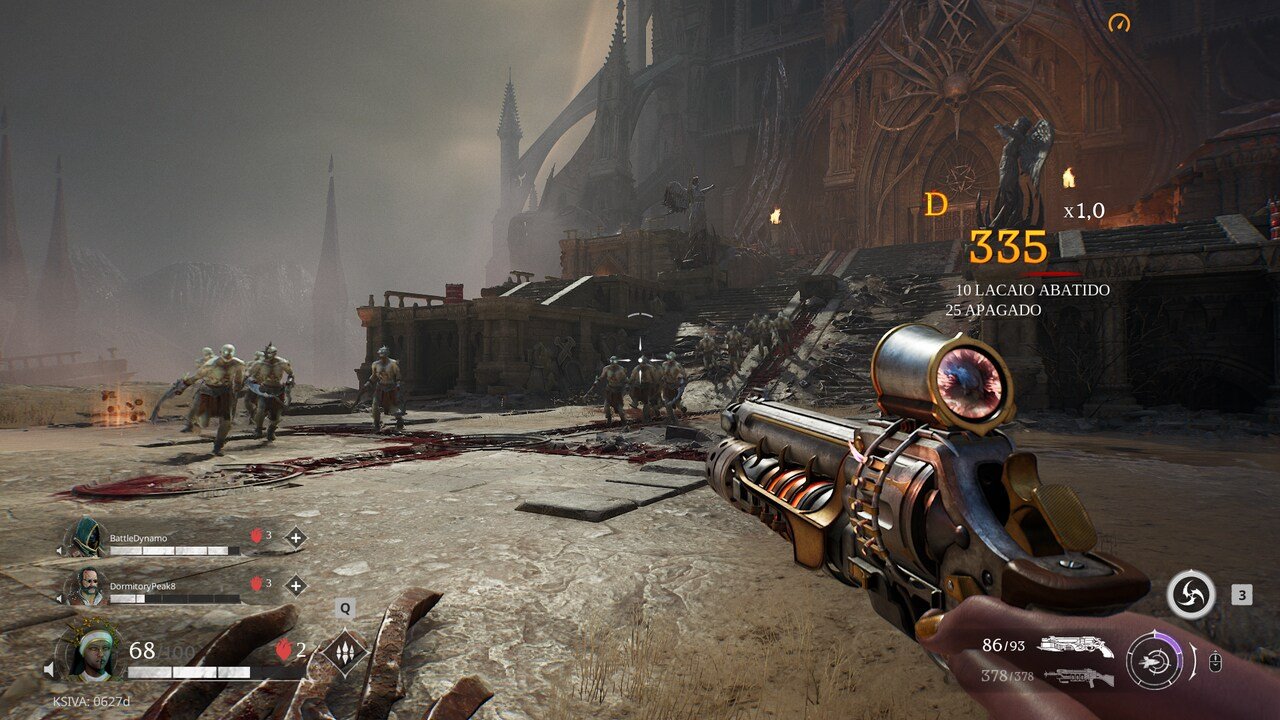Mute BattleDynamo using the speaker icon
Screen dimensions: 1280x720
click(x=60, y=549)
